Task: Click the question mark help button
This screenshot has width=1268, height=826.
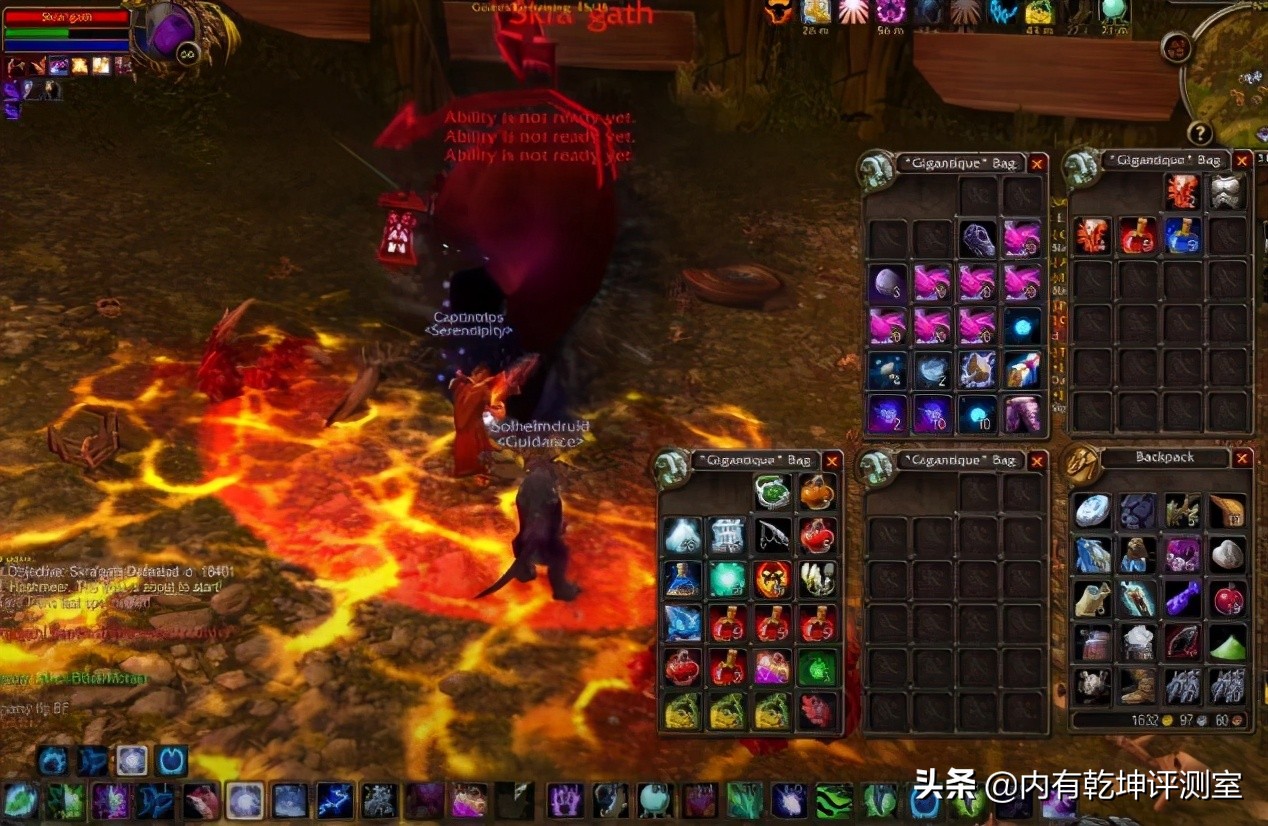Action: (x=1199, y=133)
